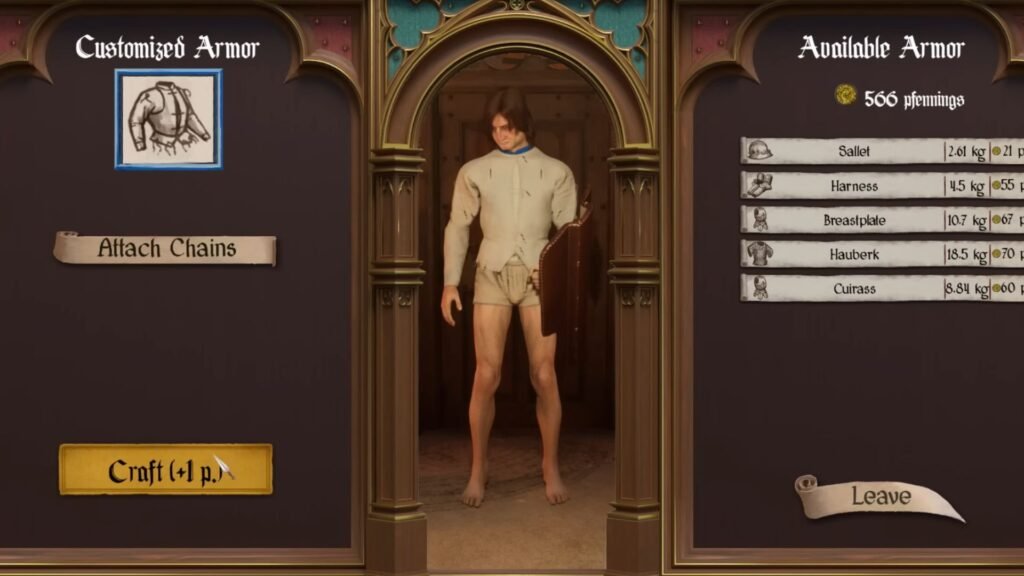This screenshot has height=576, width=1024.
Task: Click the Craft (+1 p.) button
Action: [x=165, y=470]
